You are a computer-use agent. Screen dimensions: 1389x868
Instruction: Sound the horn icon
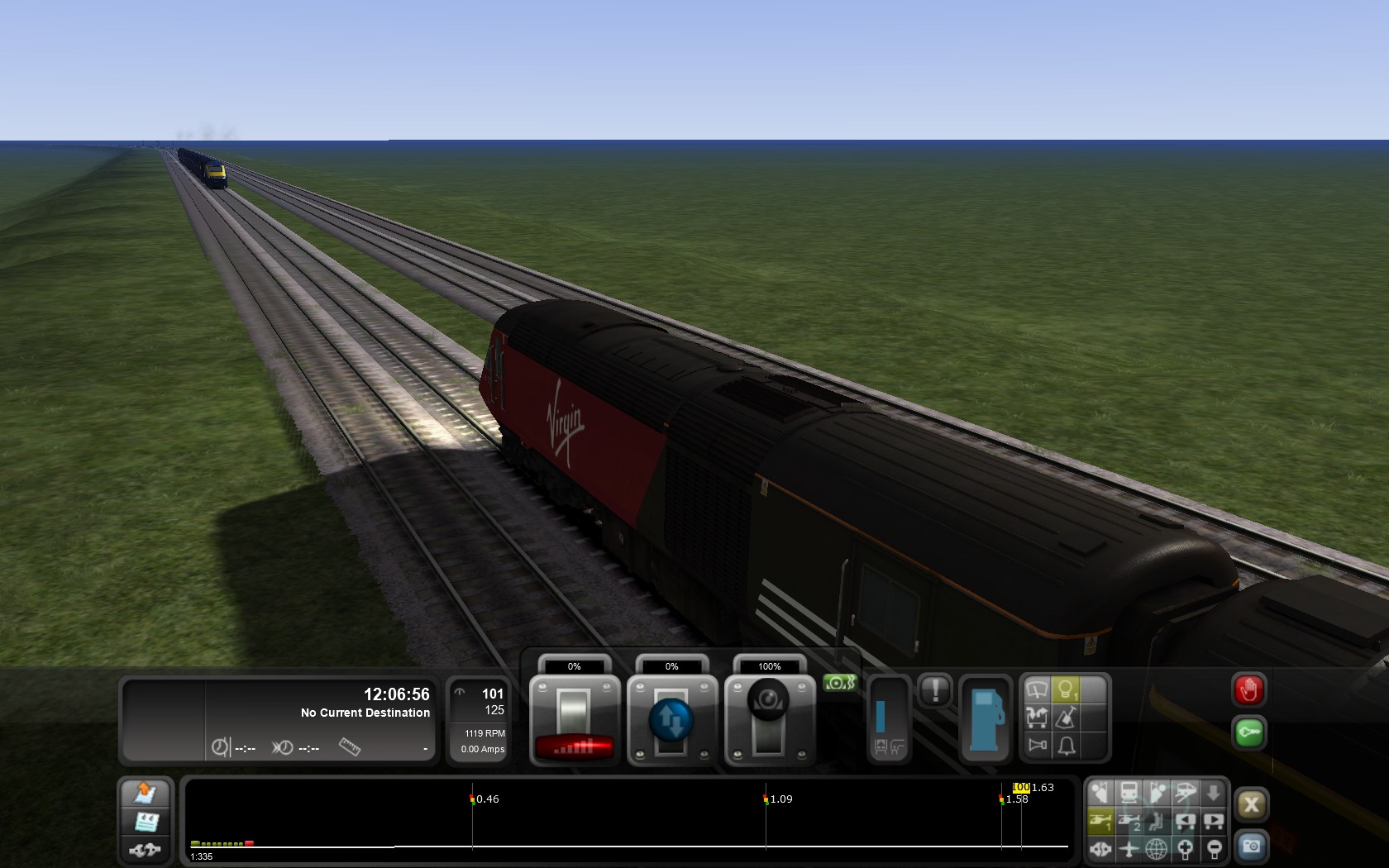pyautogui.click(x=1037, y=746)
